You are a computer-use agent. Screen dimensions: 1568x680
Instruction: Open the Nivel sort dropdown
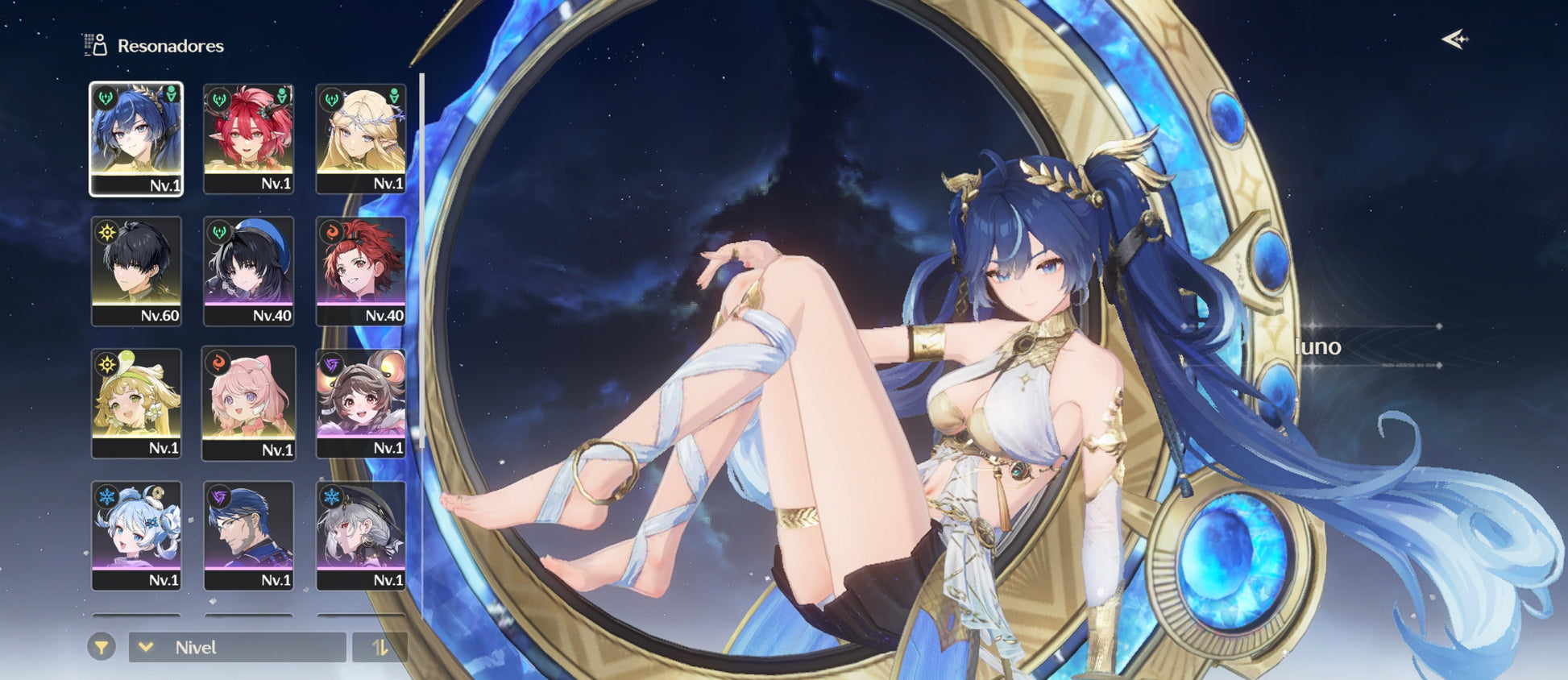tap(237, 647)
